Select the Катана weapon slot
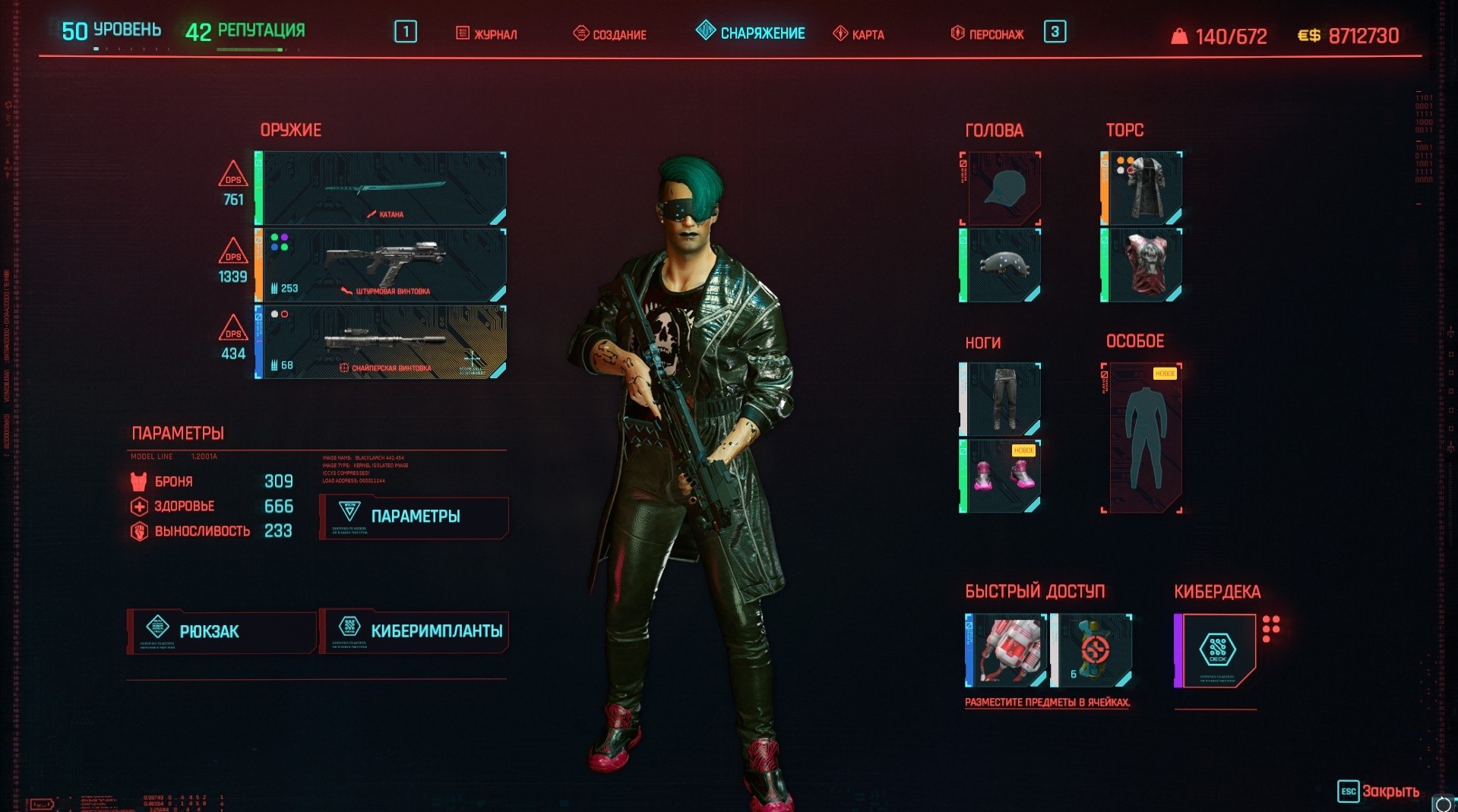The width and height of the screenshot is (1458, 812). [x=381, y=188]
